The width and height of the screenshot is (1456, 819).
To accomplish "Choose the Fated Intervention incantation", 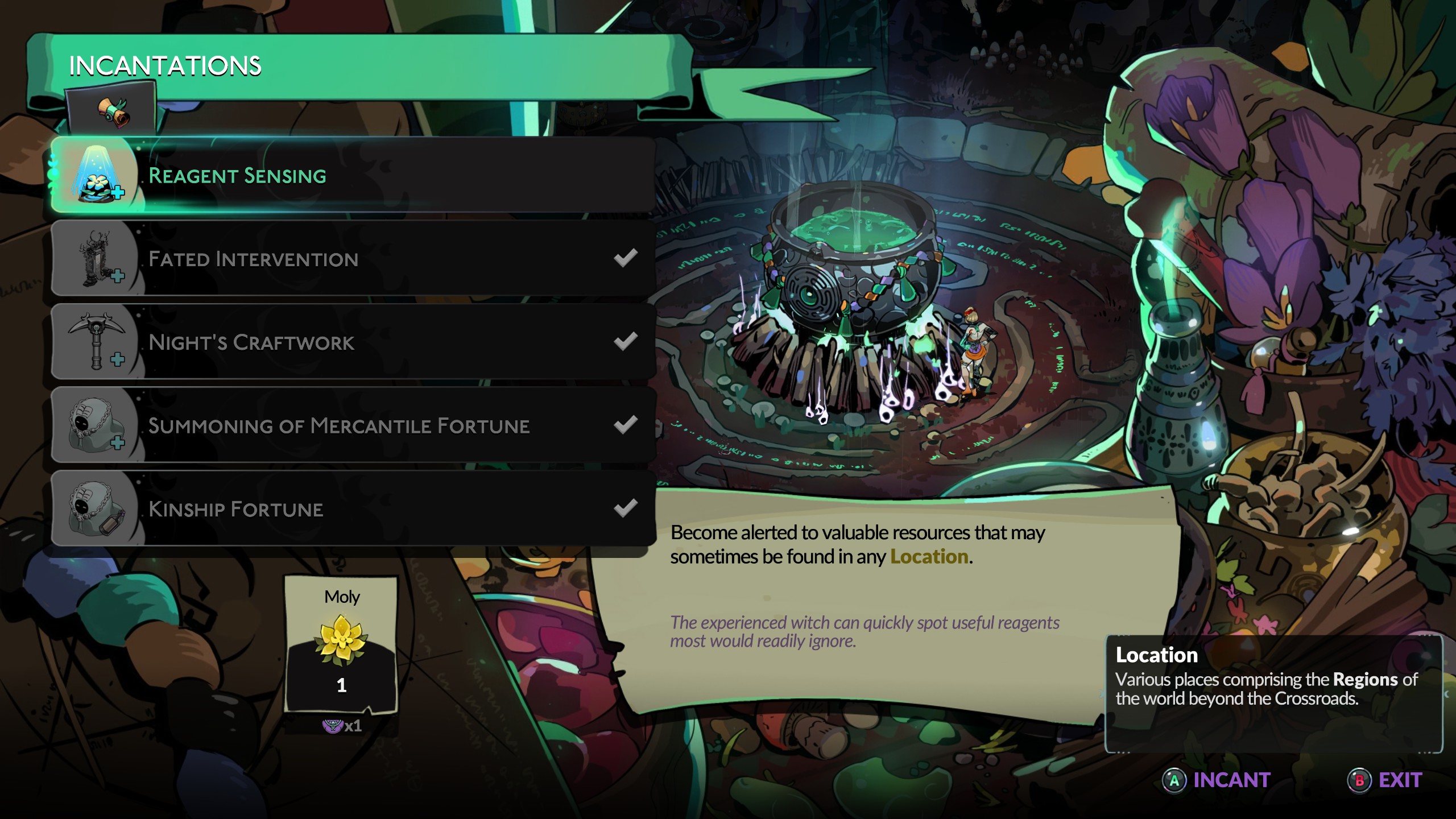I will pos(353,259).
